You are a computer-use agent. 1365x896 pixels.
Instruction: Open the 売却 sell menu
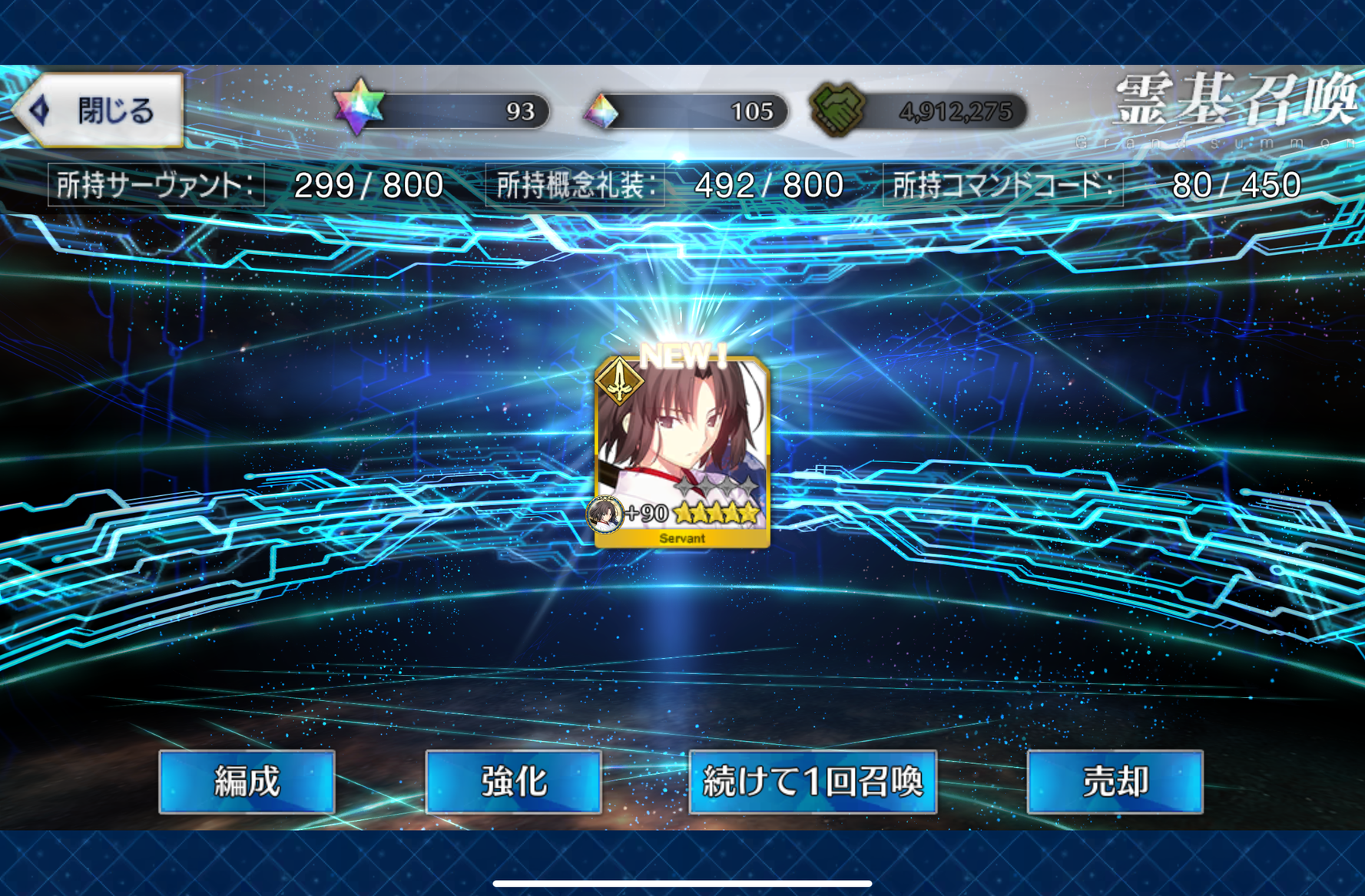point(1115,782)
